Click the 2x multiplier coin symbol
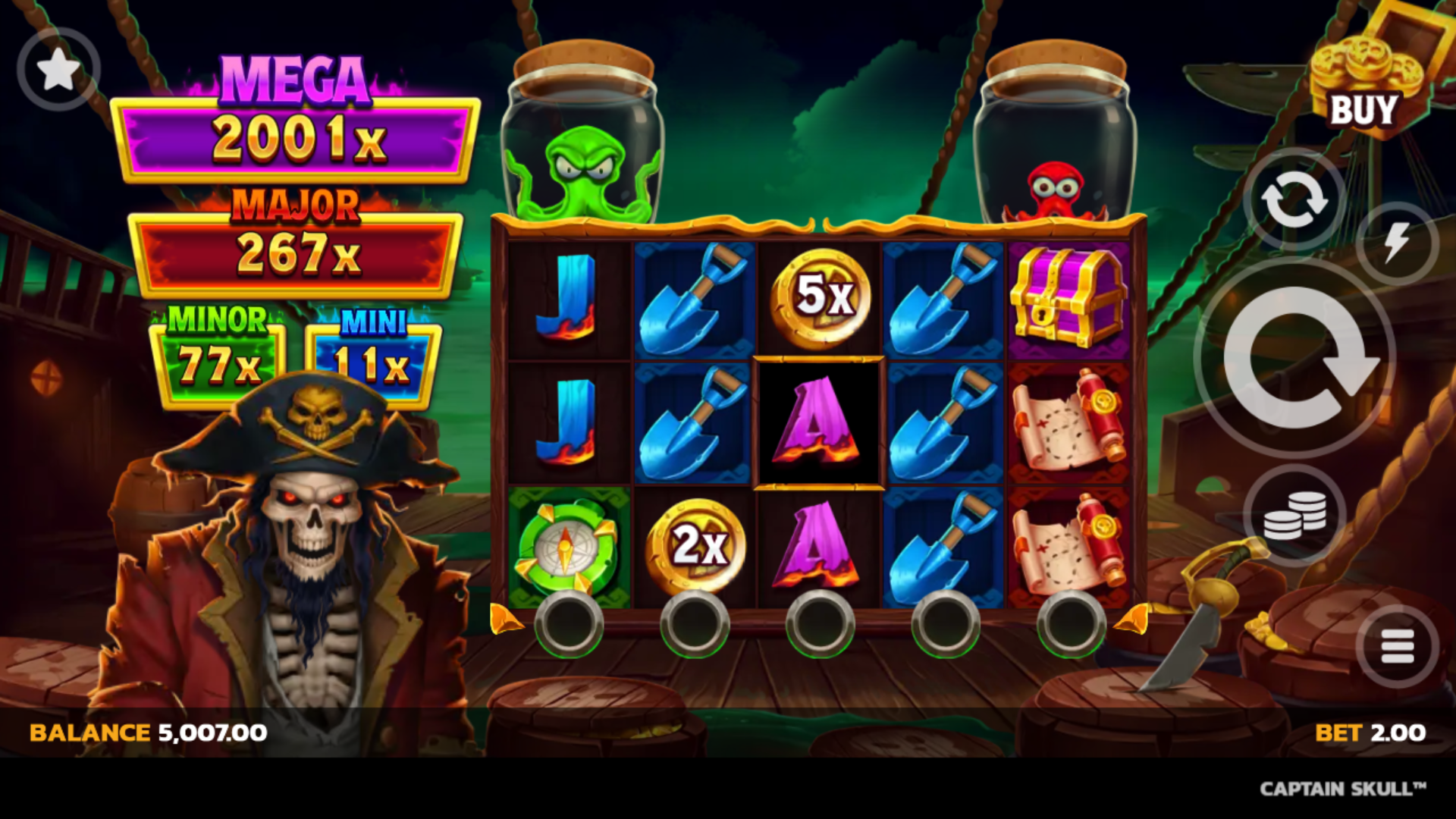The height and width of the screenshot is (819, 1456). (698, 544)
